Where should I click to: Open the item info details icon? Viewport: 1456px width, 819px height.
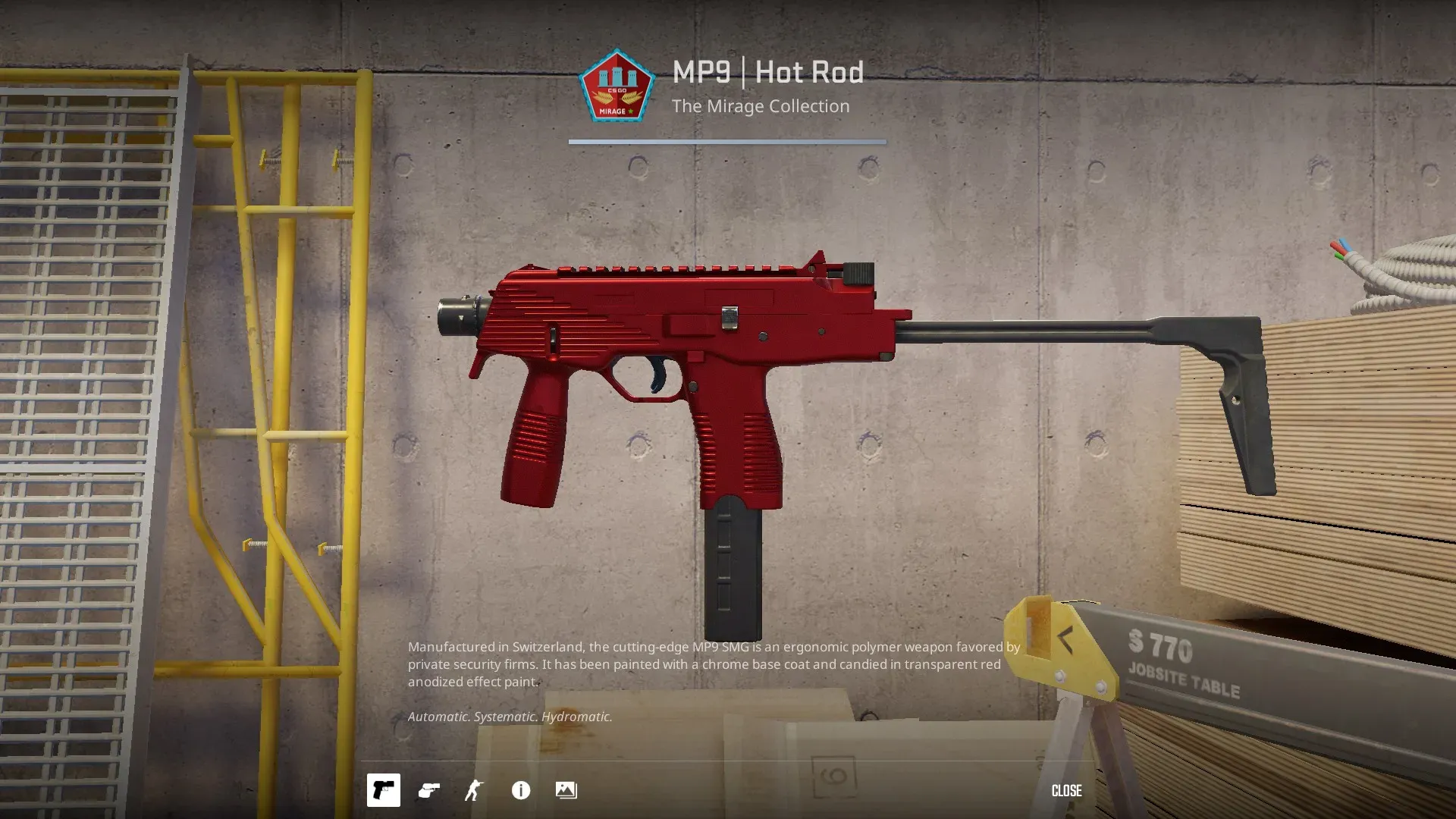click(521, 790)
